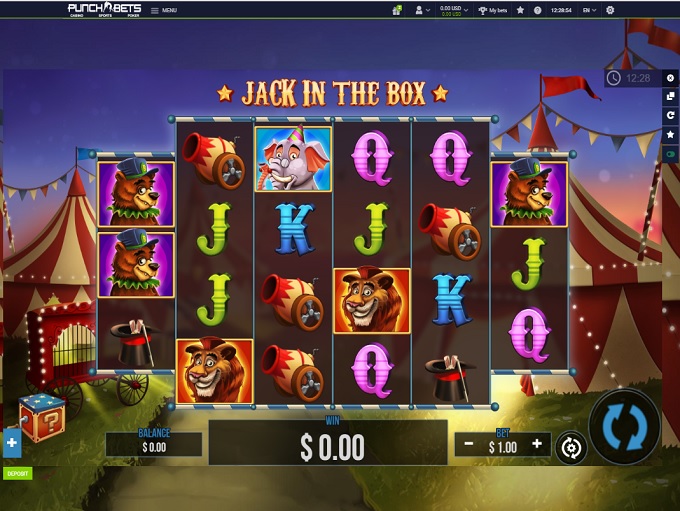Close the game with the X button

(670, 78)
